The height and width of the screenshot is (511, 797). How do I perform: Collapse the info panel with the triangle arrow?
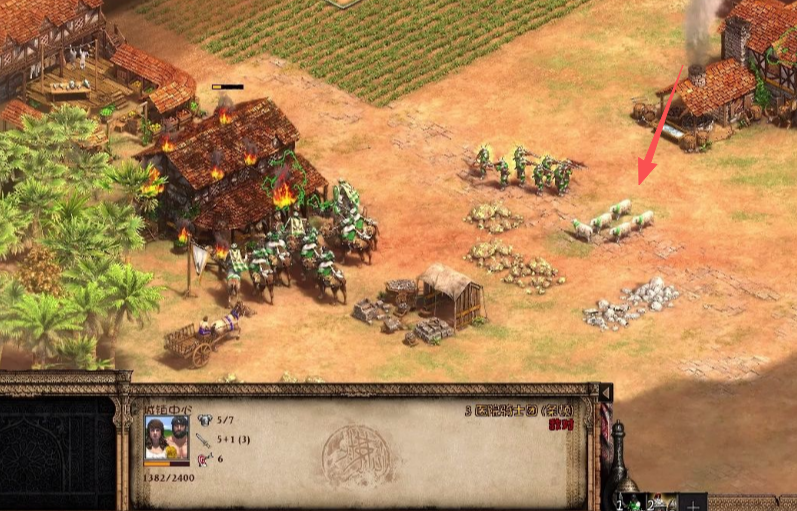click(605, 390)
